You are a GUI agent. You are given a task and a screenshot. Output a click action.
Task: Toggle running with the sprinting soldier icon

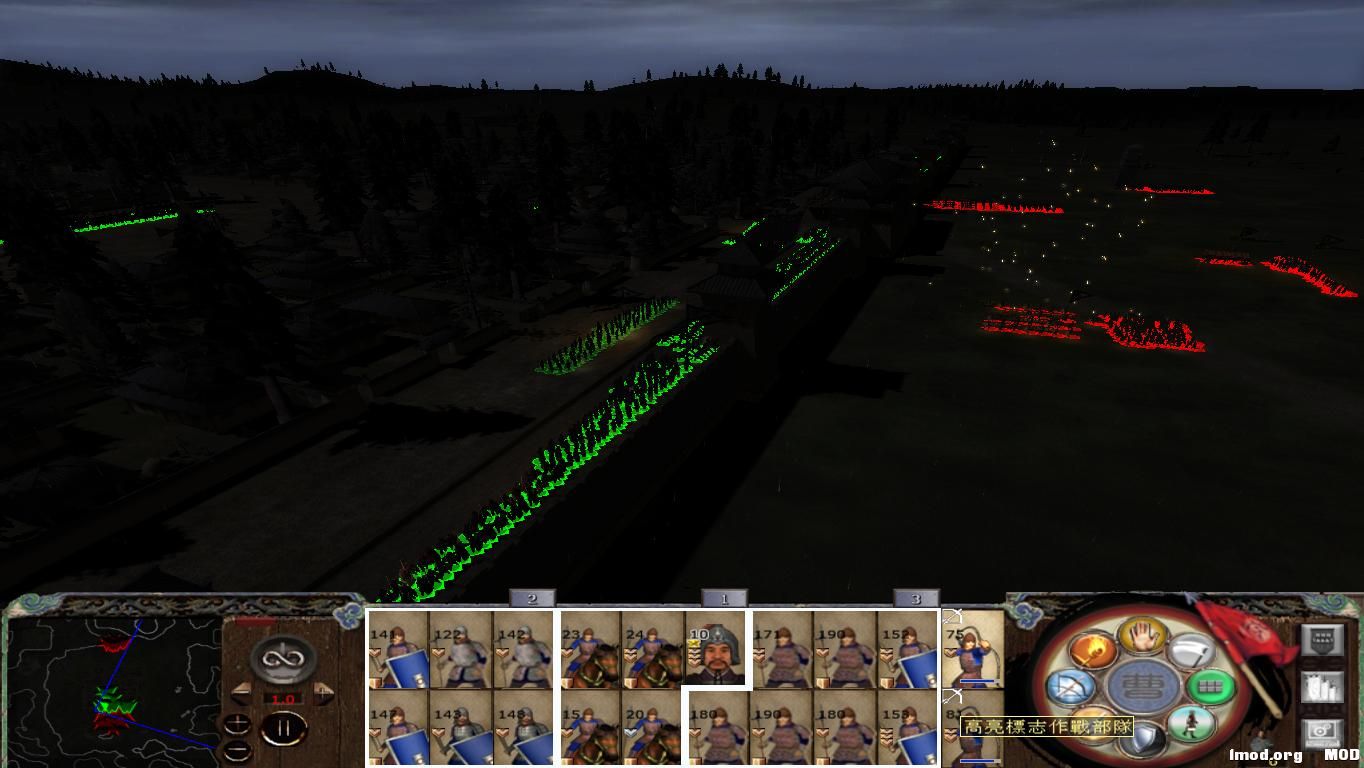click(1192, 726)
